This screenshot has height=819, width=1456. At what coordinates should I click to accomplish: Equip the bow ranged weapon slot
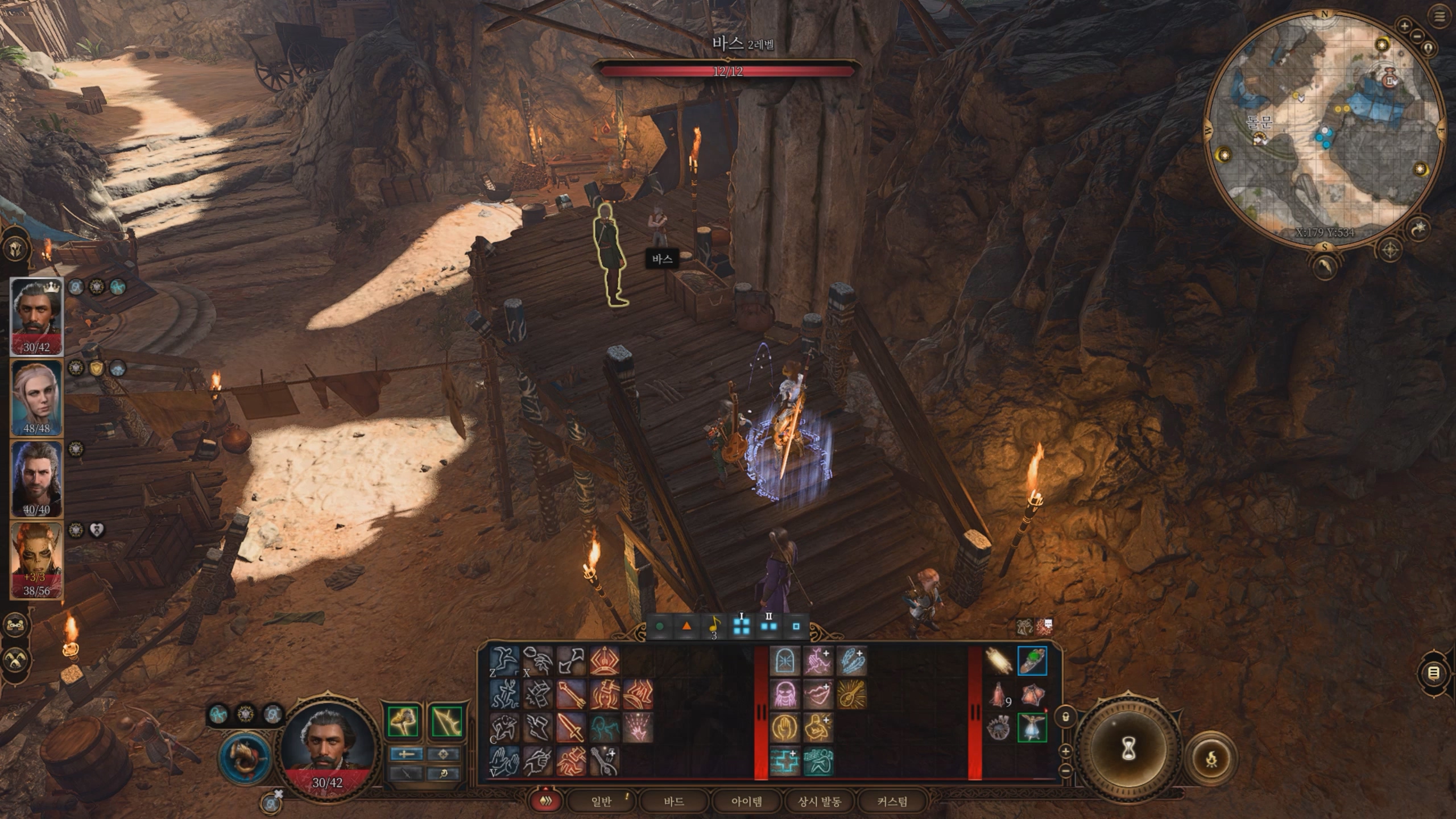point(446,722)
